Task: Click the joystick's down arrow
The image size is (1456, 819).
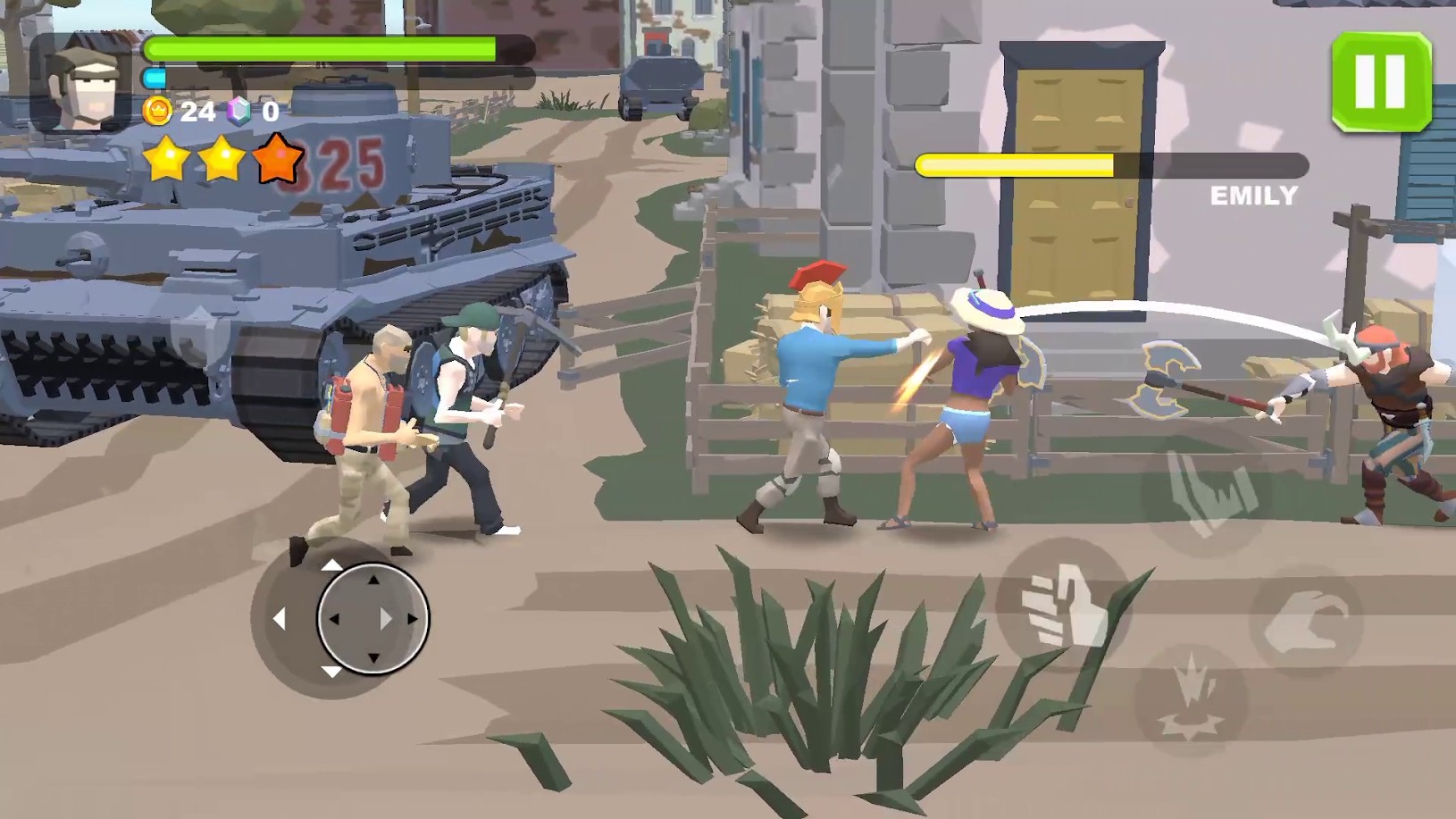Action: (x=331, y=672)
